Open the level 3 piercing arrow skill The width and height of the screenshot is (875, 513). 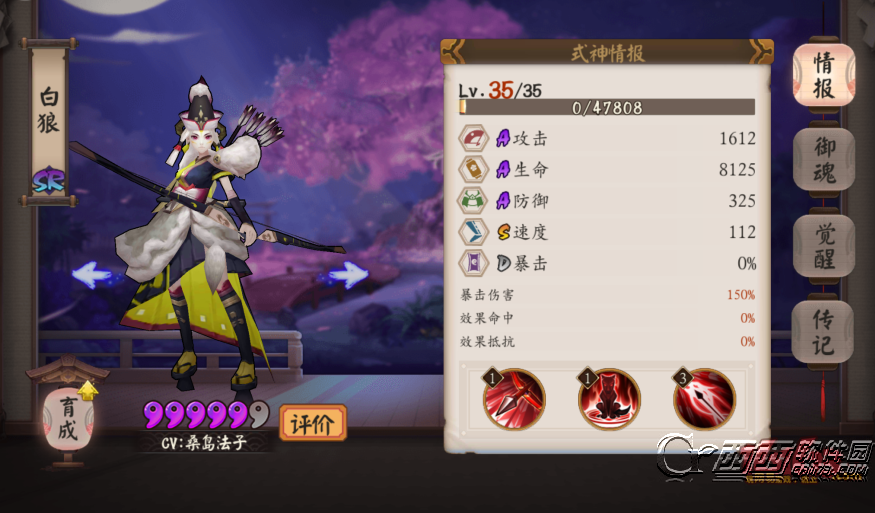(704, 399)
